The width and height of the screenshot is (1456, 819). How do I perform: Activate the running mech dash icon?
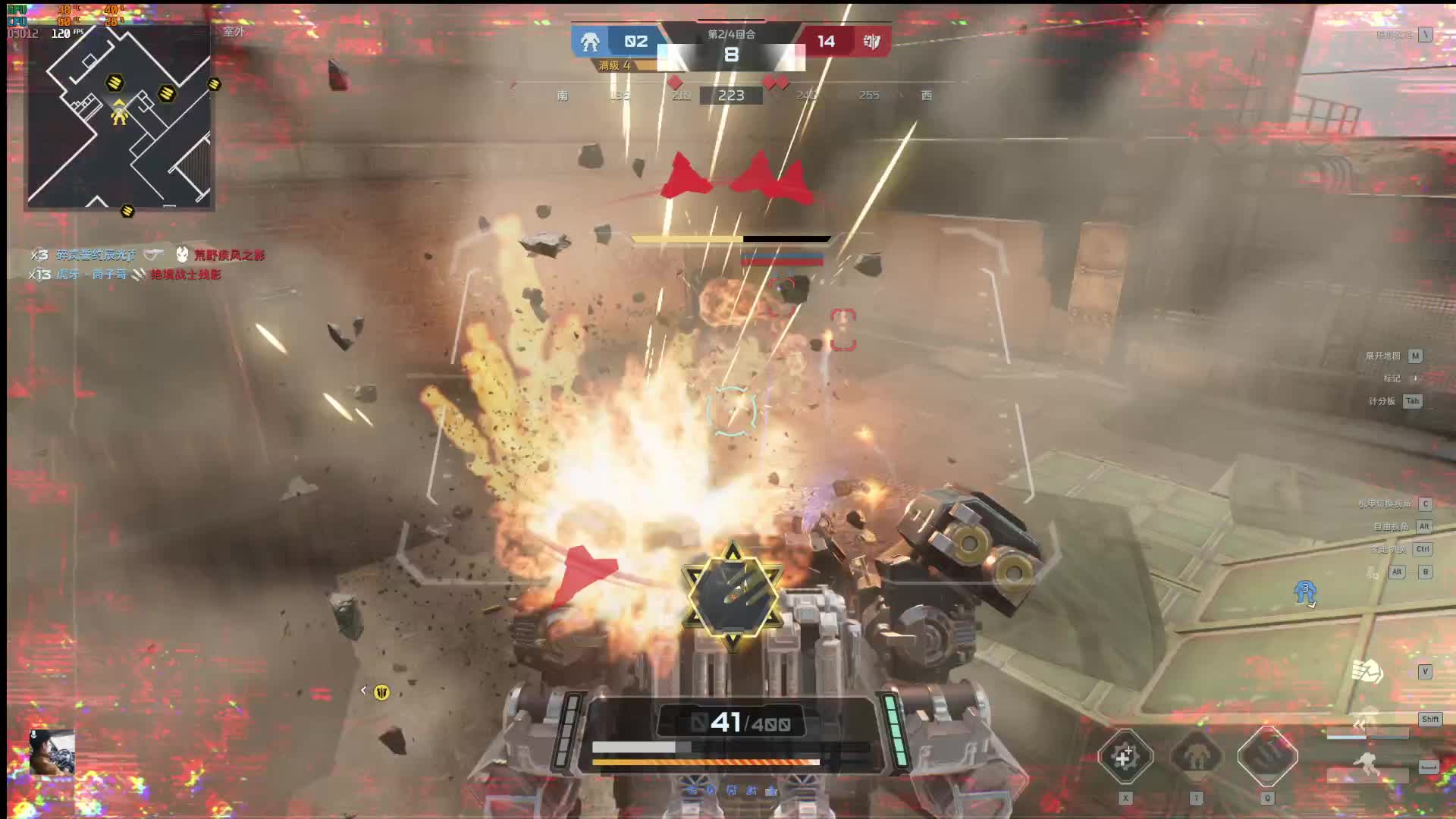(1367, 764)
